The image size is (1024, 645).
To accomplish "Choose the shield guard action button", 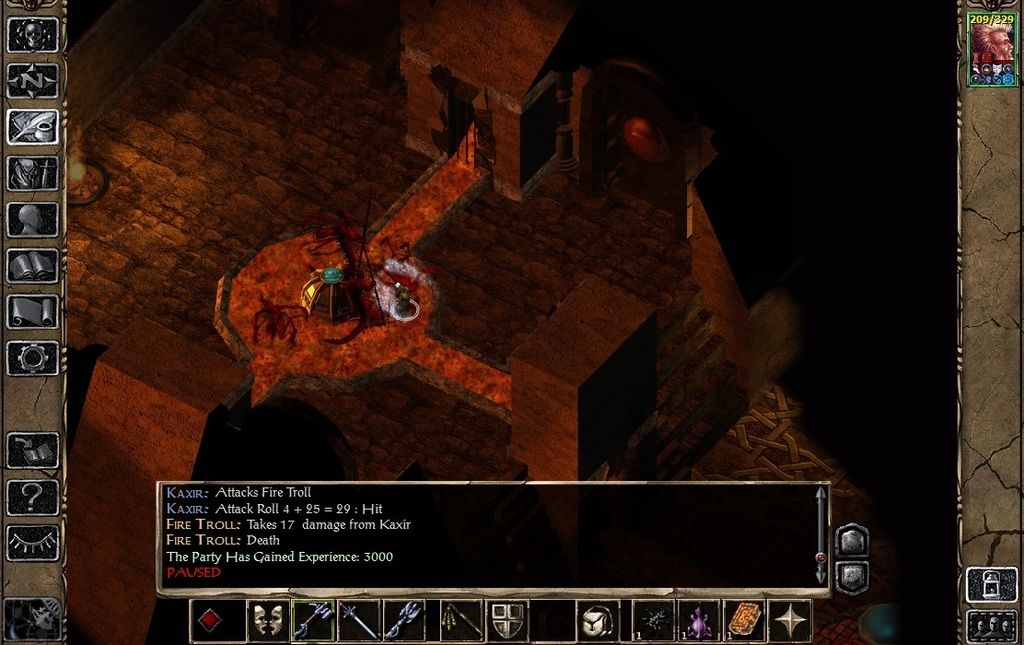I will coord(507,621).
